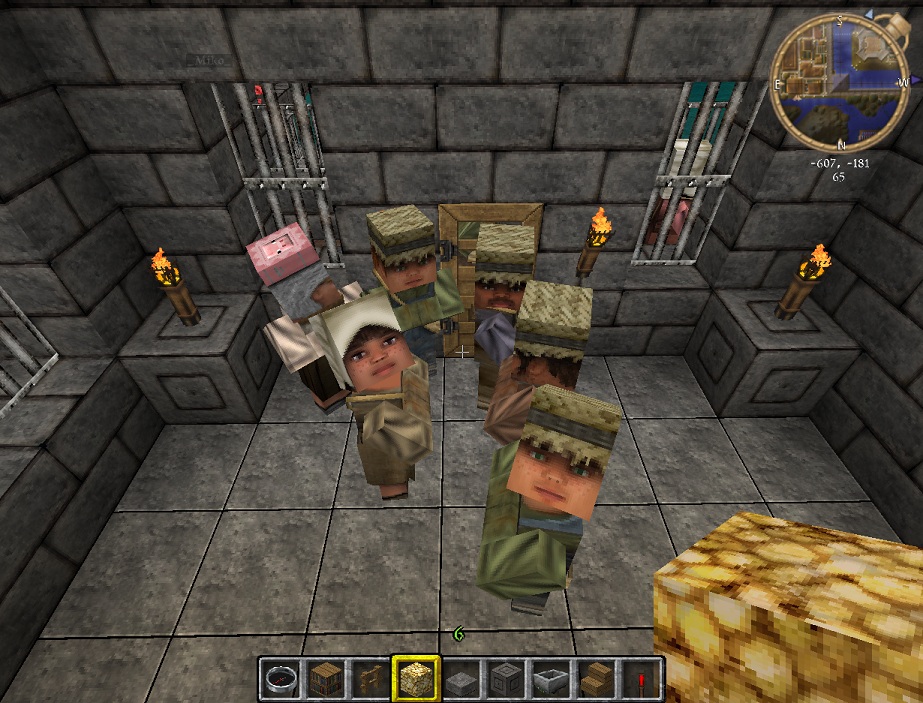923x703 pixels.
Task: Select the chiseled stone block slot
Action: [505, 679]
